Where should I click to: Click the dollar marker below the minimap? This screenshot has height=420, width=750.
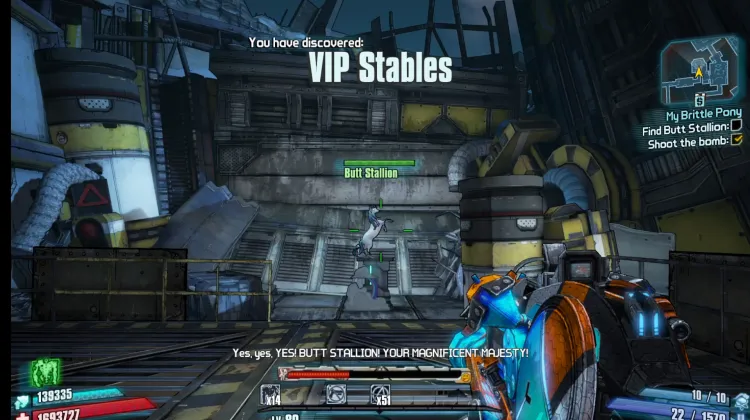(x=700, y=102)
